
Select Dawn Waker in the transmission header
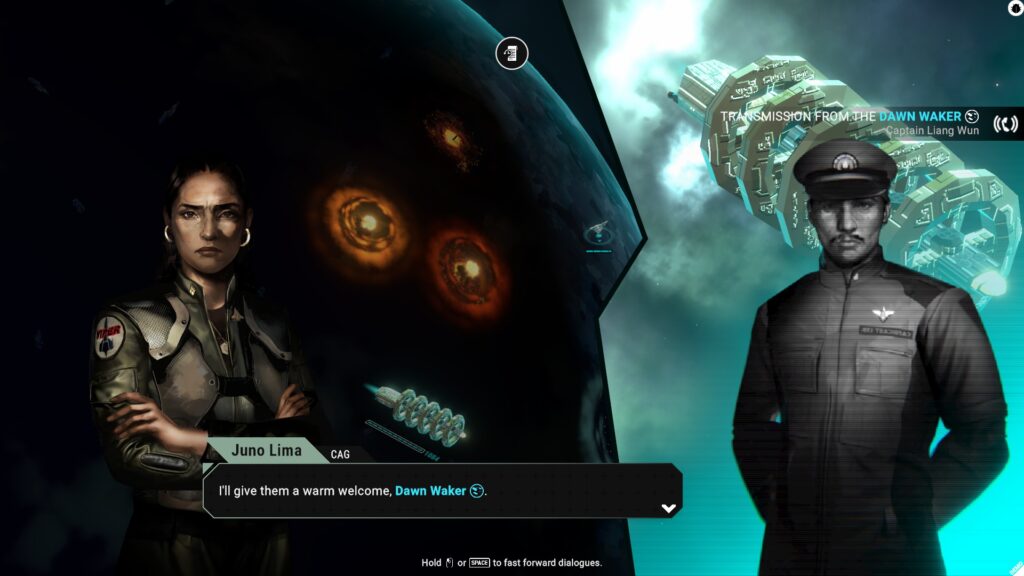pos(920,116)
